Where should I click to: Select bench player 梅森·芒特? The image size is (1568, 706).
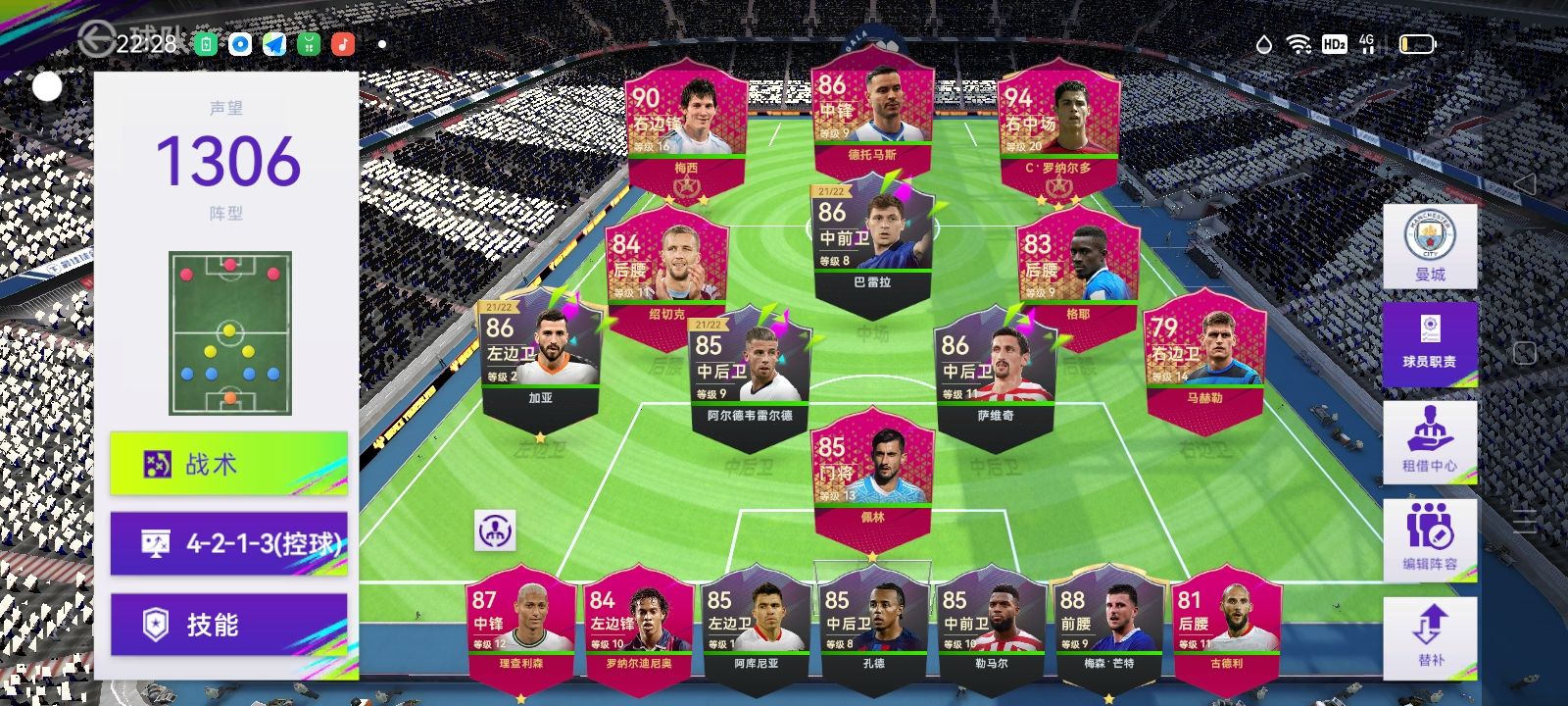[1108, 628]
